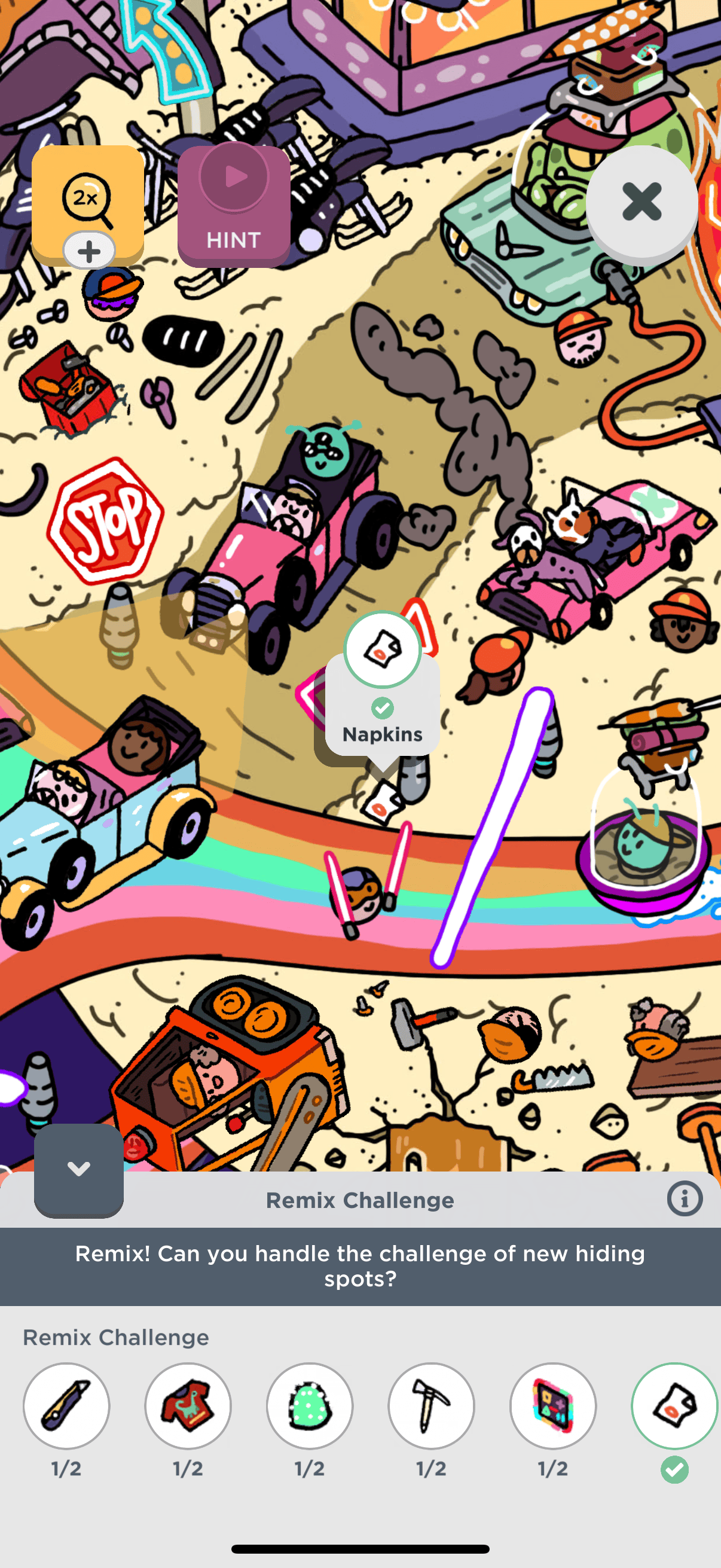Collapse the challenge panel with the down arrow
721x1568 pixels.
[78, 1169]
